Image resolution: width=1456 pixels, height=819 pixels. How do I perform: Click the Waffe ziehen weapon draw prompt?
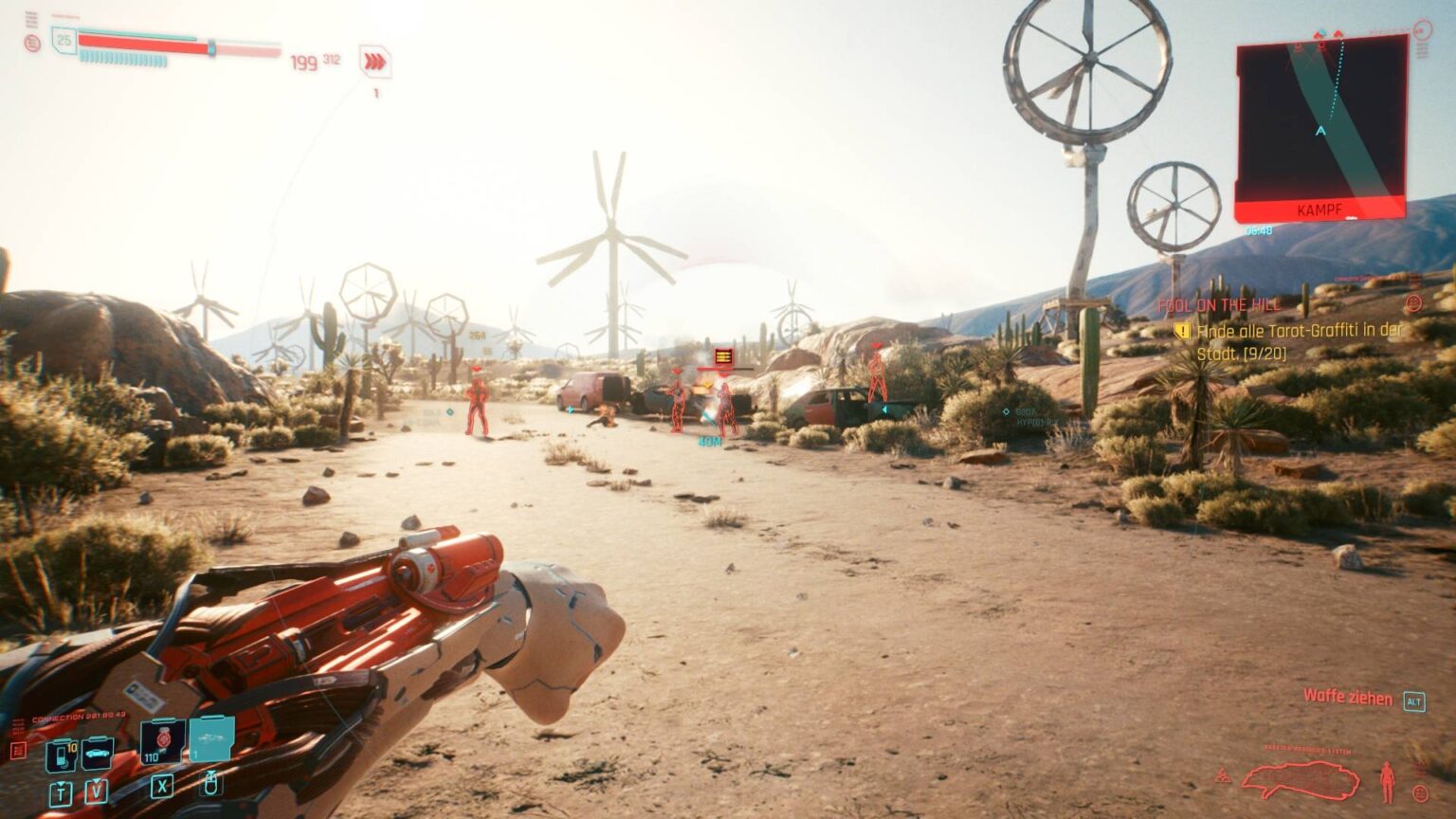tap(1347, 700)
